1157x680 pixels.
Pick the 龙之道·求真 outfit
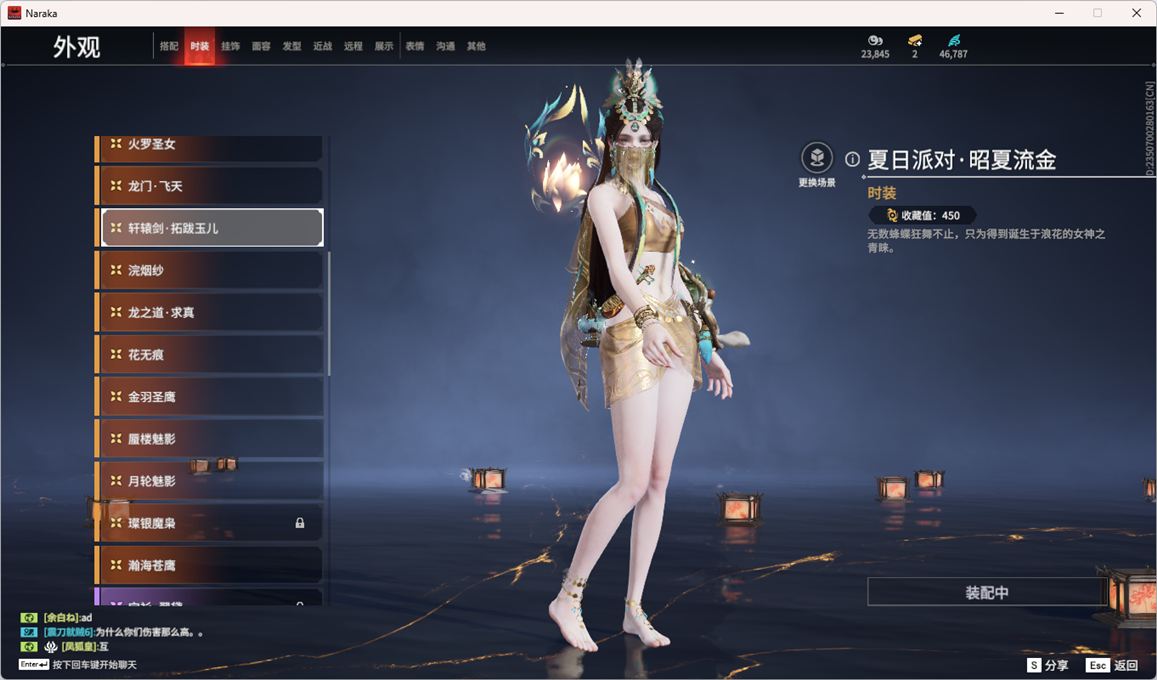coord(210,313)
